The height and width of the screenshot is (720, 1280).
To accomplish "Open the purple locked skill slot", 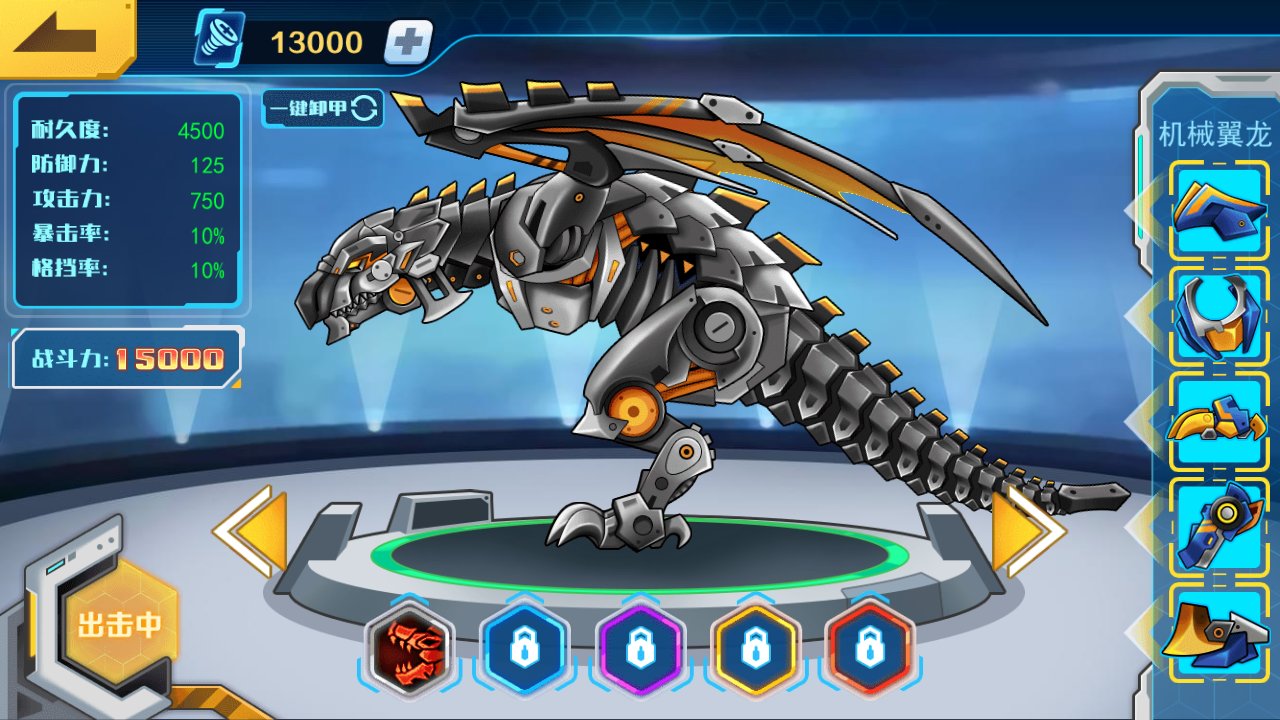I will point(640,649).
